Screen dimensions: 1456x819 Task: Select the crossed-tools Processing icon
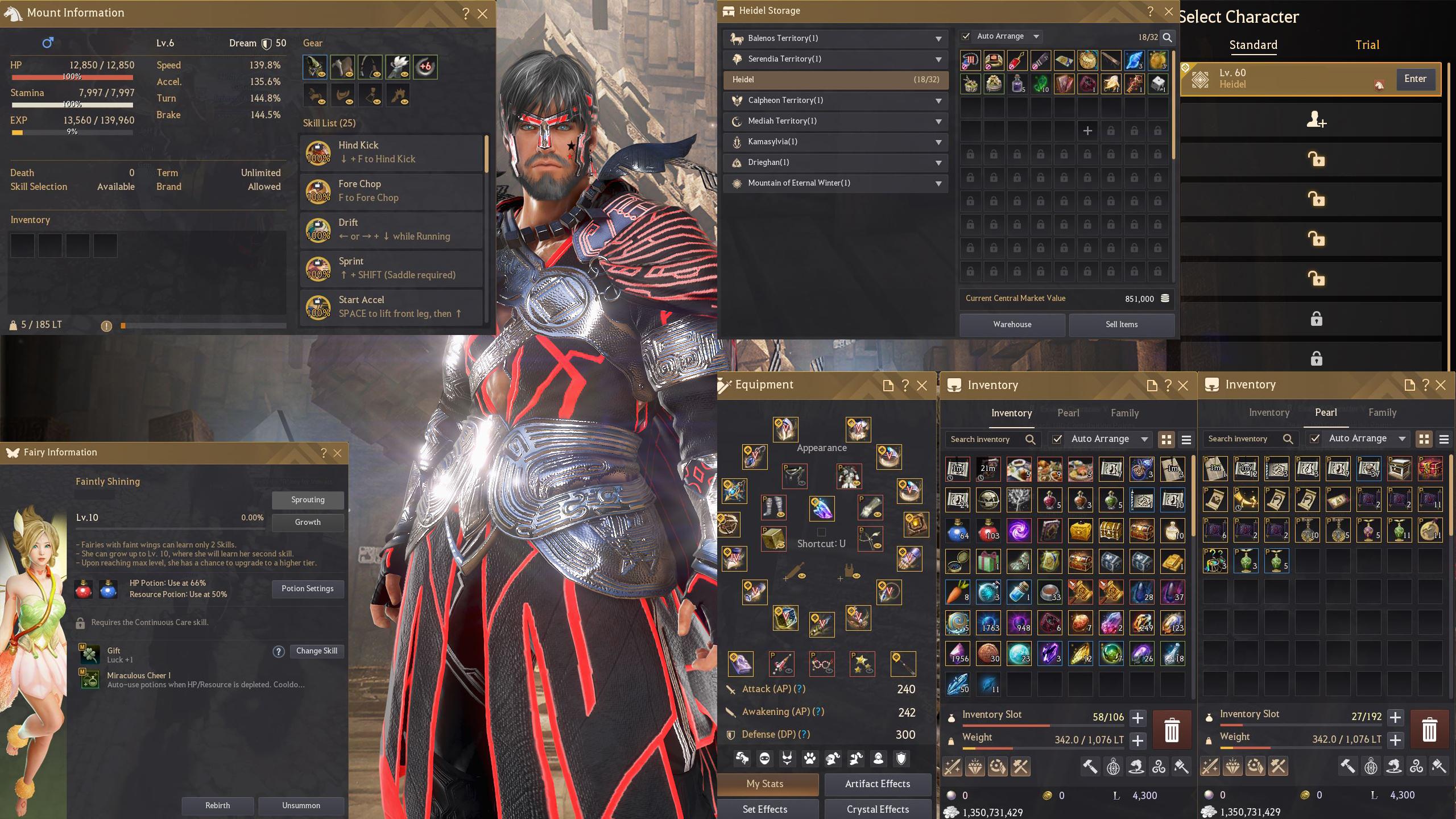1021,767
